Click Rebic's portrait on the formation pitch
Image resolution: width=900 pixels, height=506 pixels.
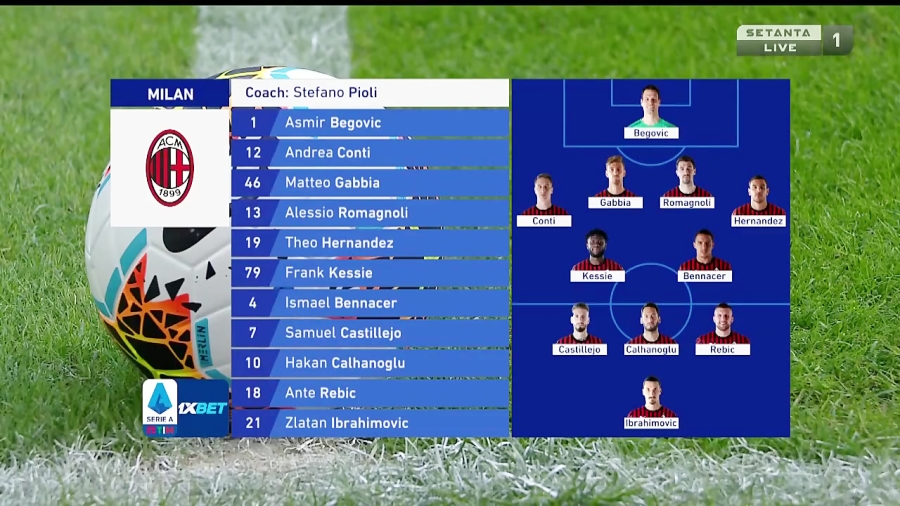(x=722, y=323)
